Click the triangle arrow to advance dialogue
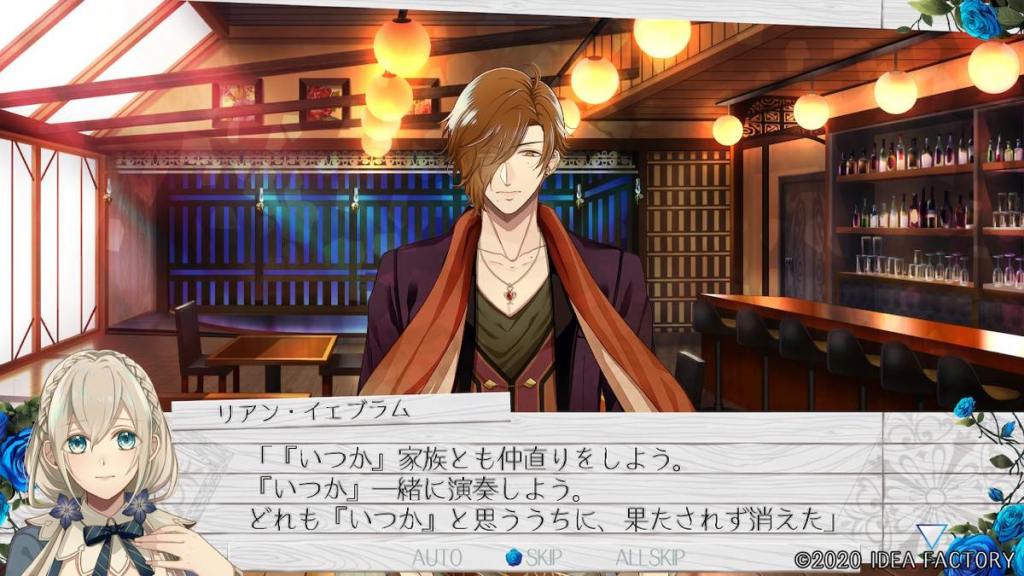Screen dimensions: 1024x576 point(932,536)
